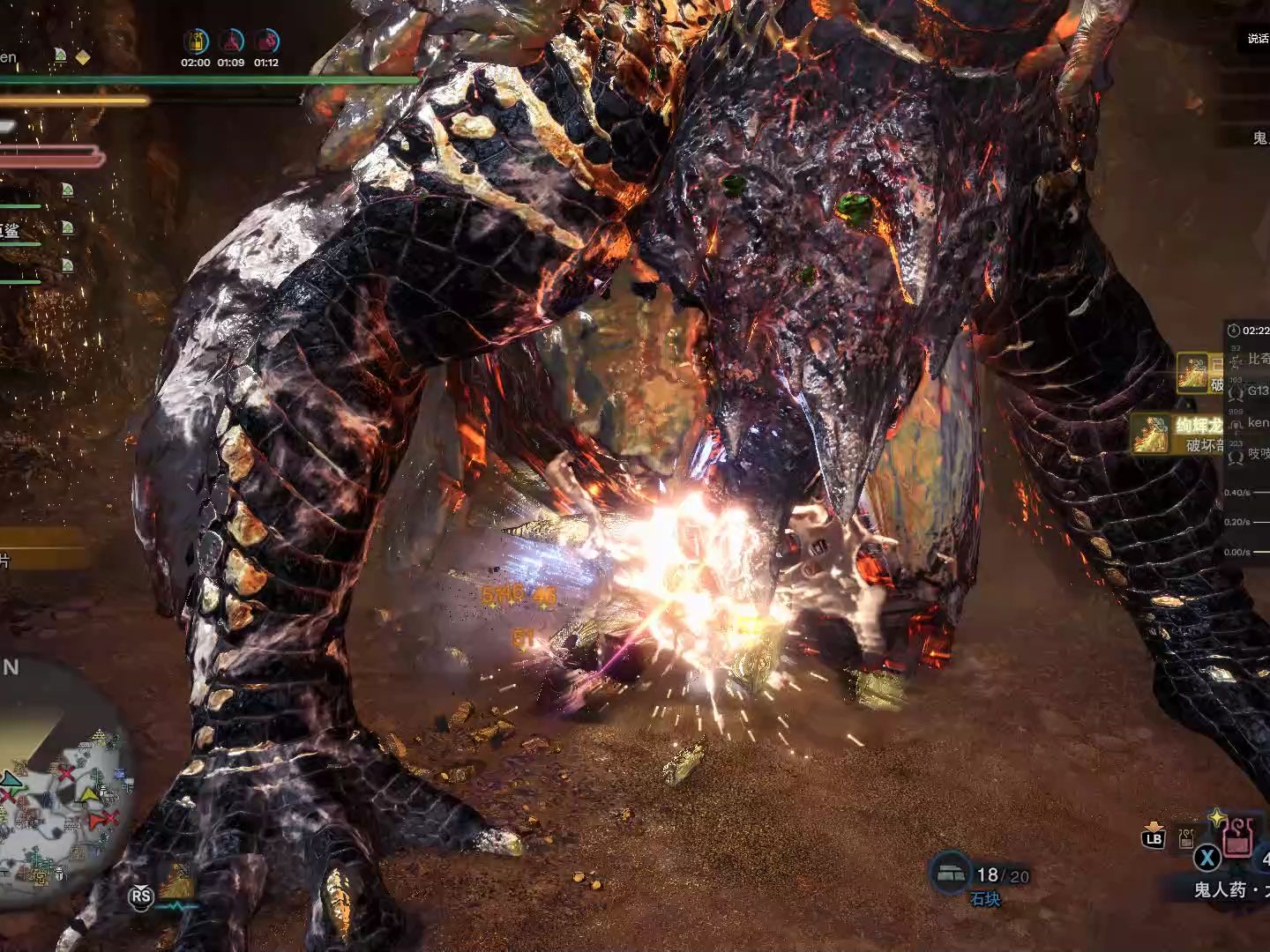
Task: Select the yellow buff icon timed 02:00
Action: 195,41
